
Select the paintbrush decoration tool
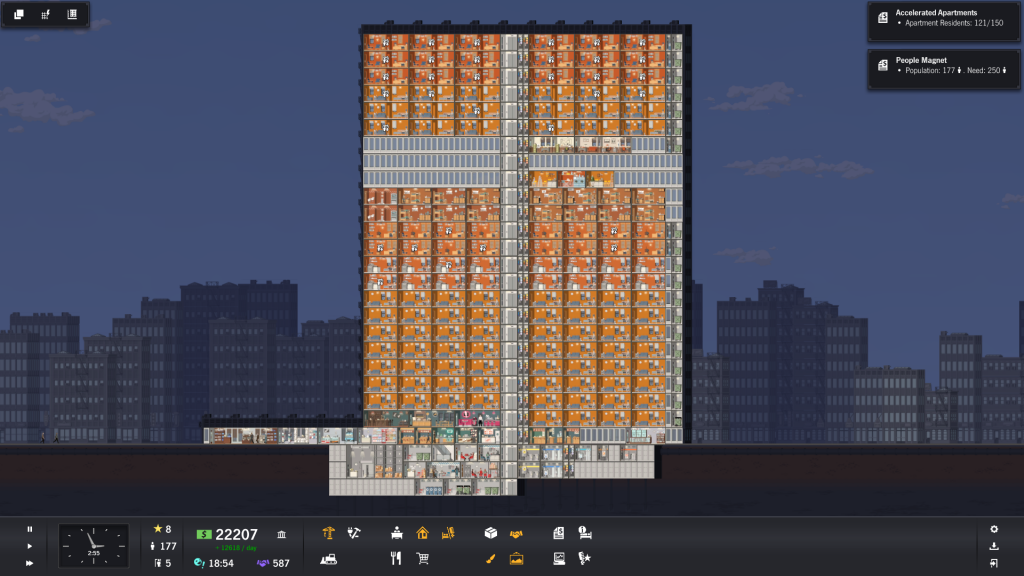click(x=491, y=559)
